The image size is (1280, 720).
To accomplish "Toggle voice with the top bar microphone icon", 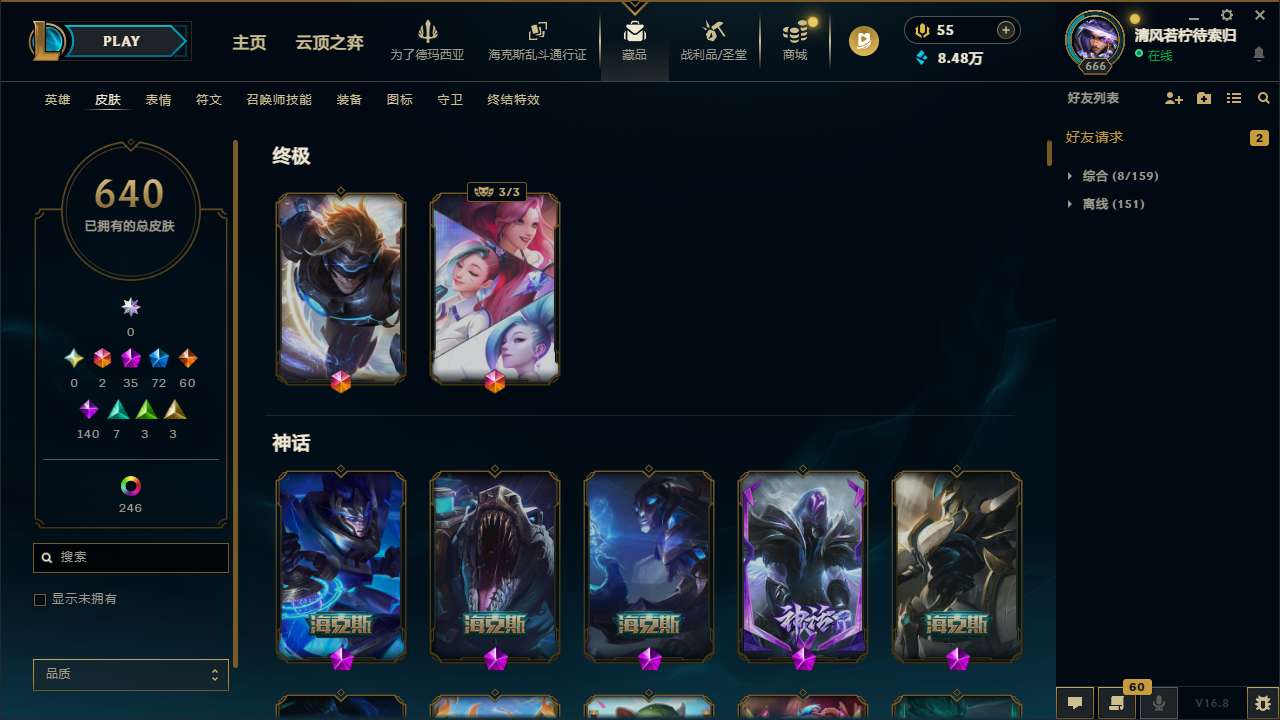I will click(x=921, y=29).
